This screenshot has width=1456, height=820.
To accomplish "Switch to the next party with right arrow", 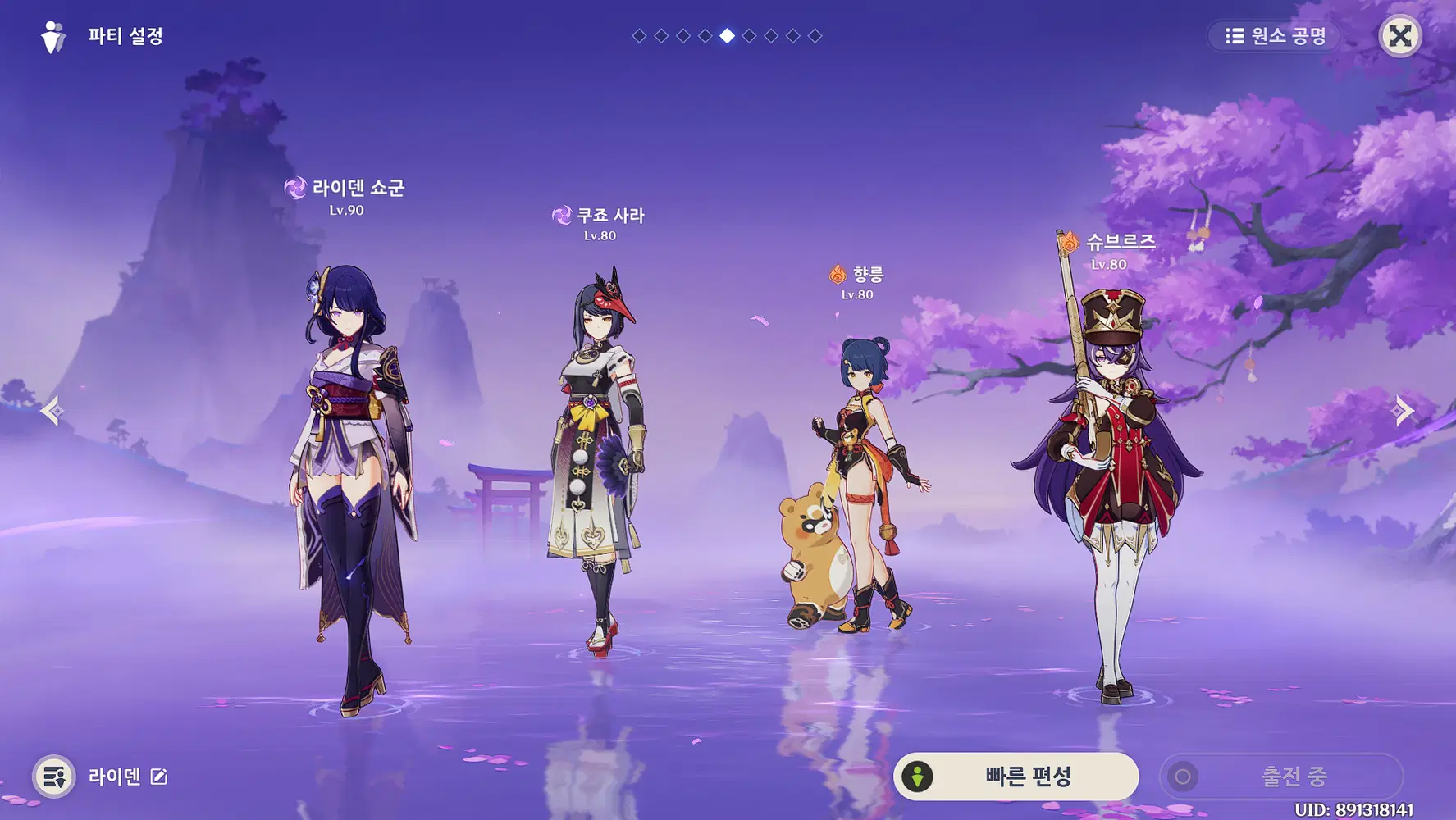I will click(1404, 410).
